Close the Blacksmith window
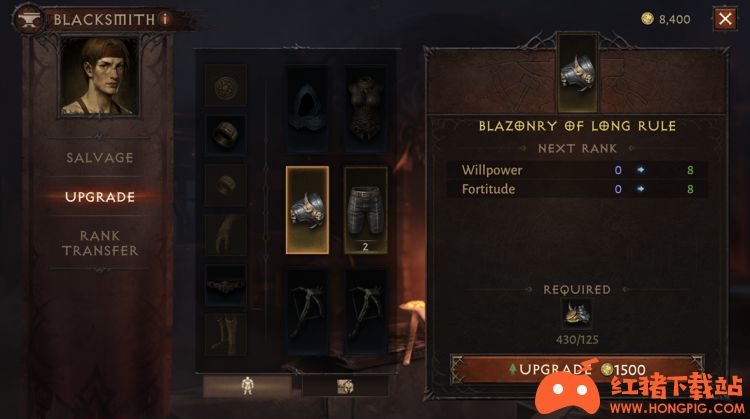This screenshot has width=750, height=419. coord(725,18)
